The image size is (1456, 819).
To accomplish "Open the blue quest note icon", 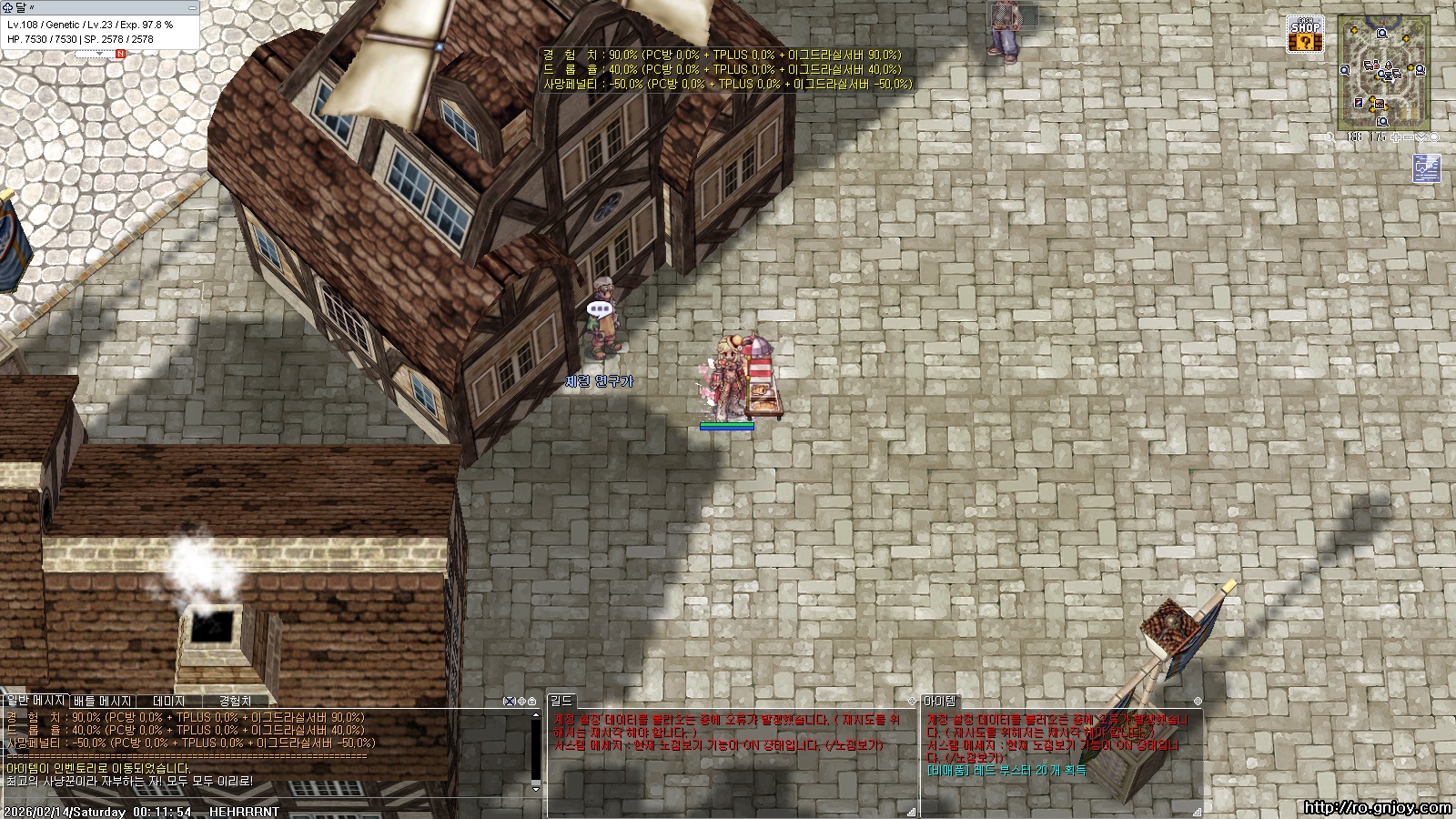I will tap(1426, 169).
